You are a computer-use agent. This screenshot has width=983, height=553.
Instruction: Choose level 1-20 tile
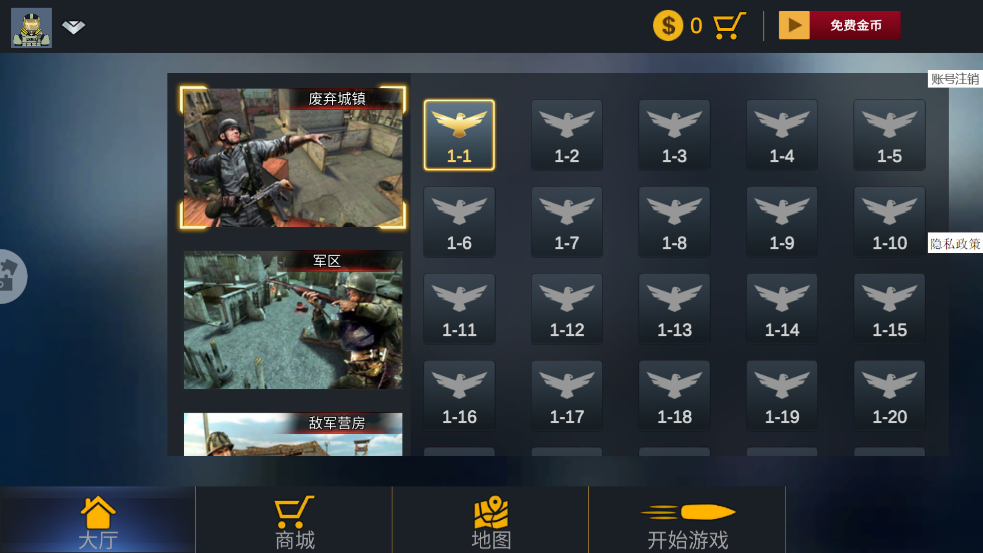coord(889,396)
